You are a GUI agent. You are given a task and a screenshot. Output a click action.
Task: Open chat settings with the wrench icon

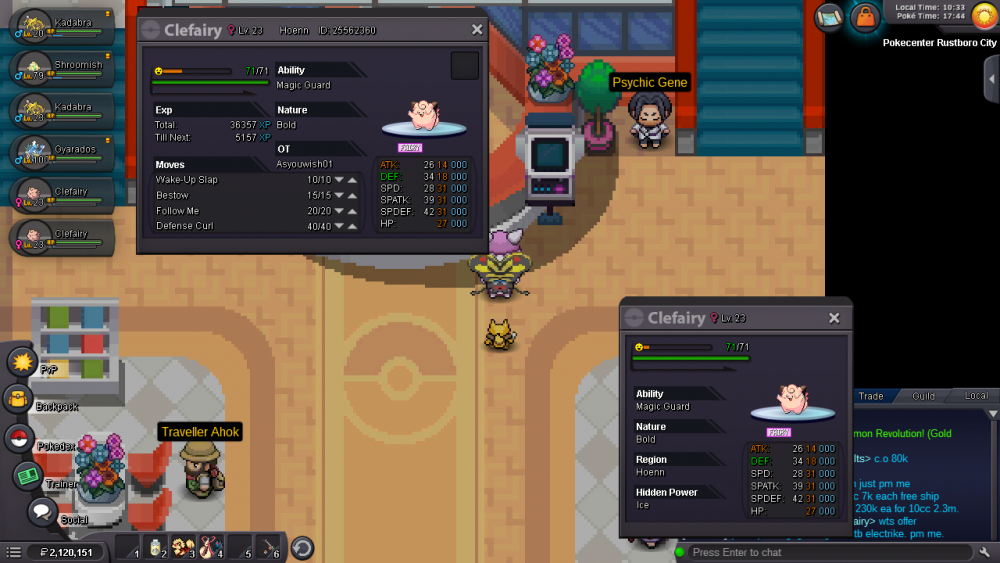click(x=984, y=552)
